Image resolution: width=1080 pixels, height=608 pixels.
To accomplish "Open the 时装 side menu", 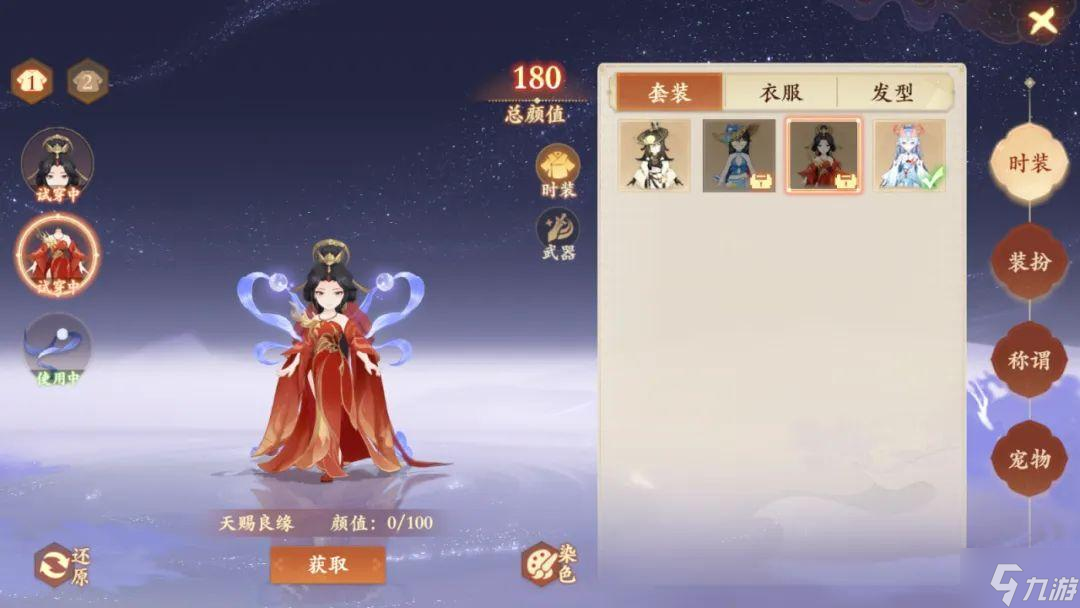I will point(1028,163).
